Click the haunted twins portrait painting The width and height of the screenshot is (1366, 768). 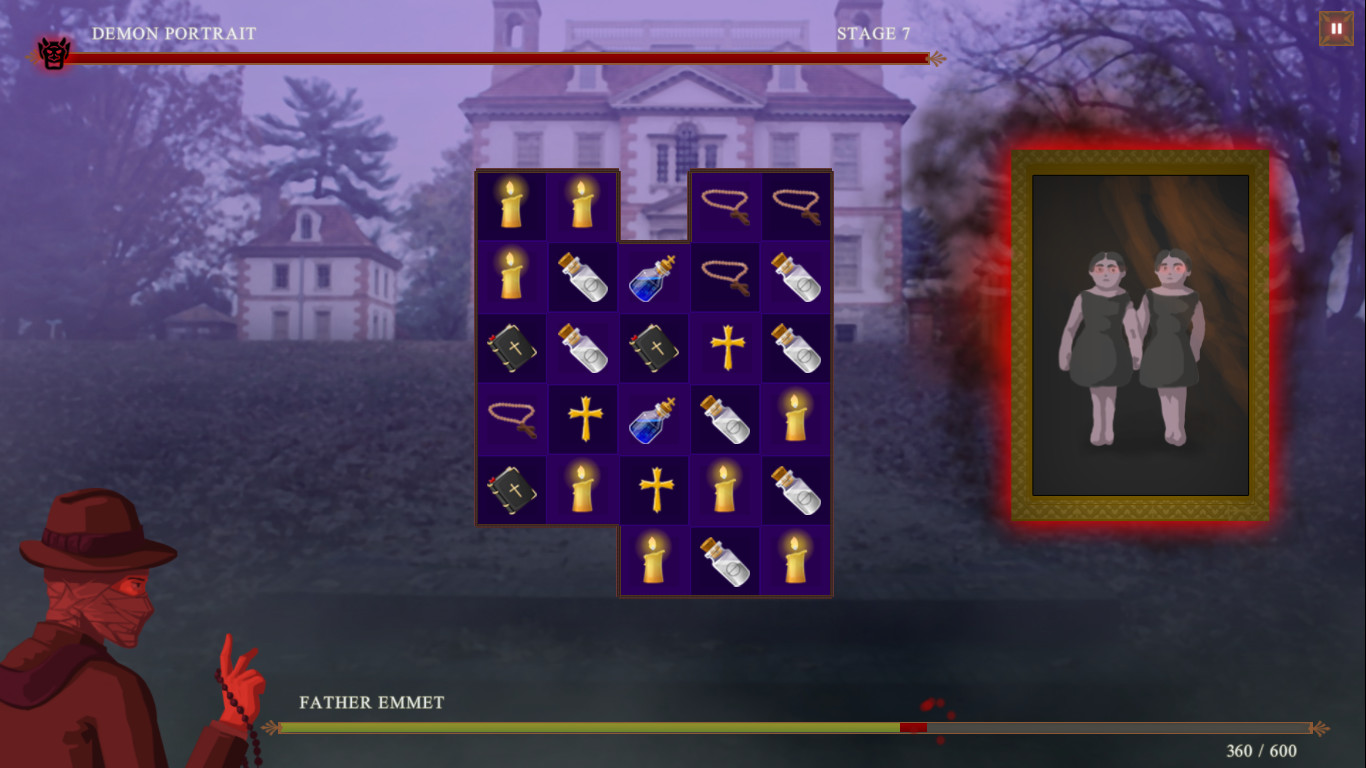pyautogui.click(x=1139, y=335)
